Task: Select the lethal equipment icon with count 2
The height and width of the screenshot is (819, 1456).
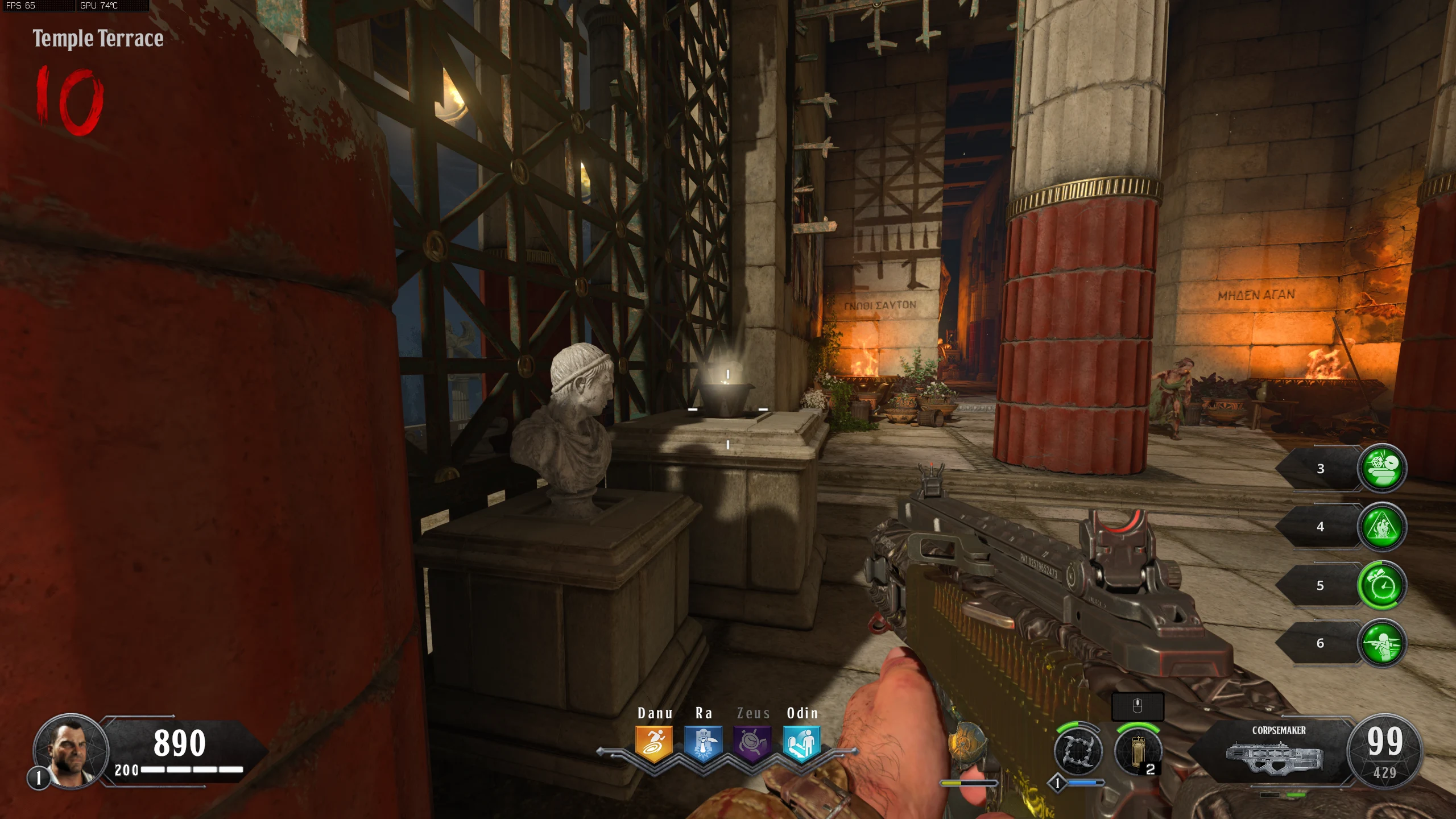Action: (x=1137, y=751)
